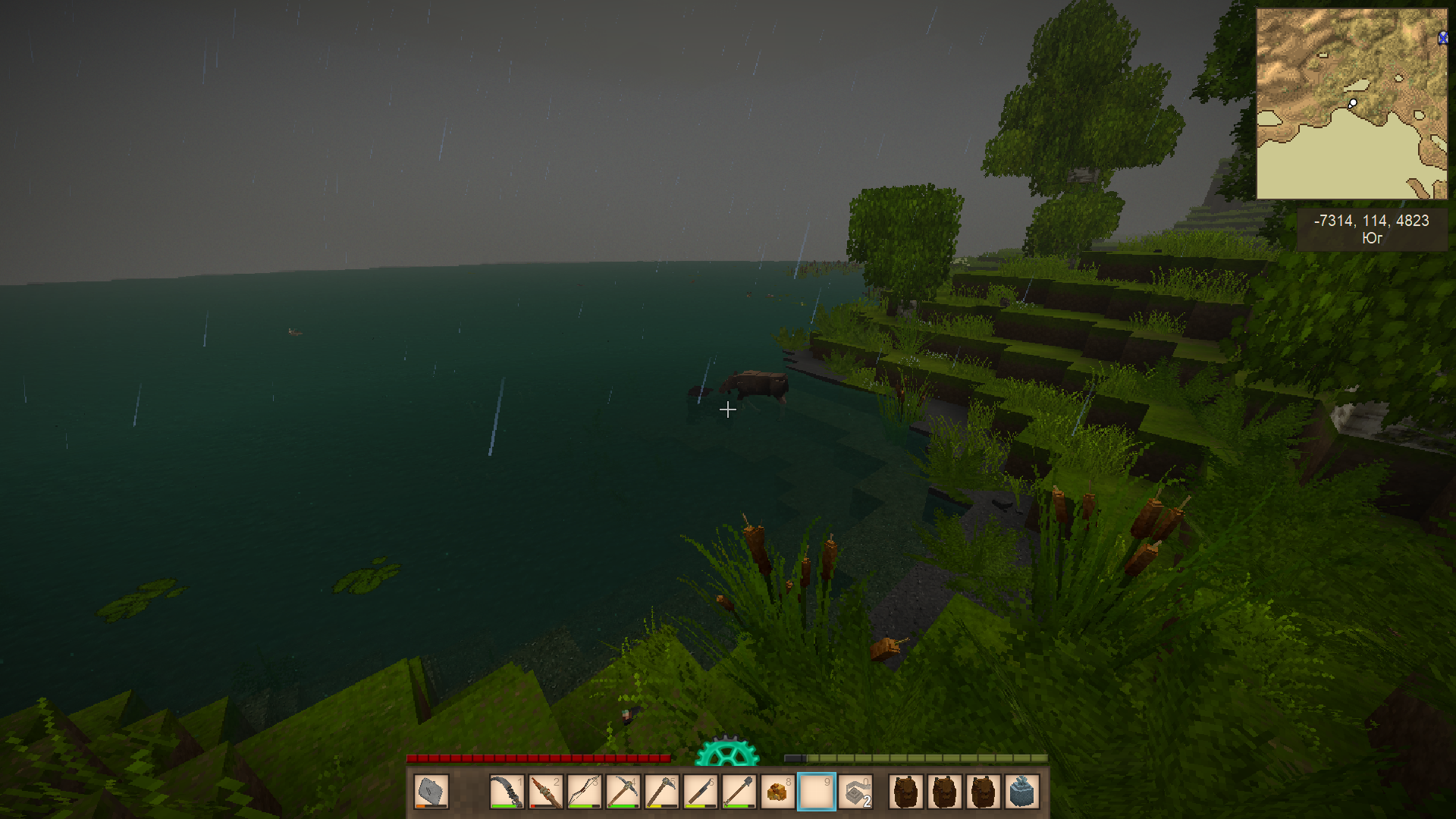Select the curved blade in hotbar slot 1

pos(507,792)
